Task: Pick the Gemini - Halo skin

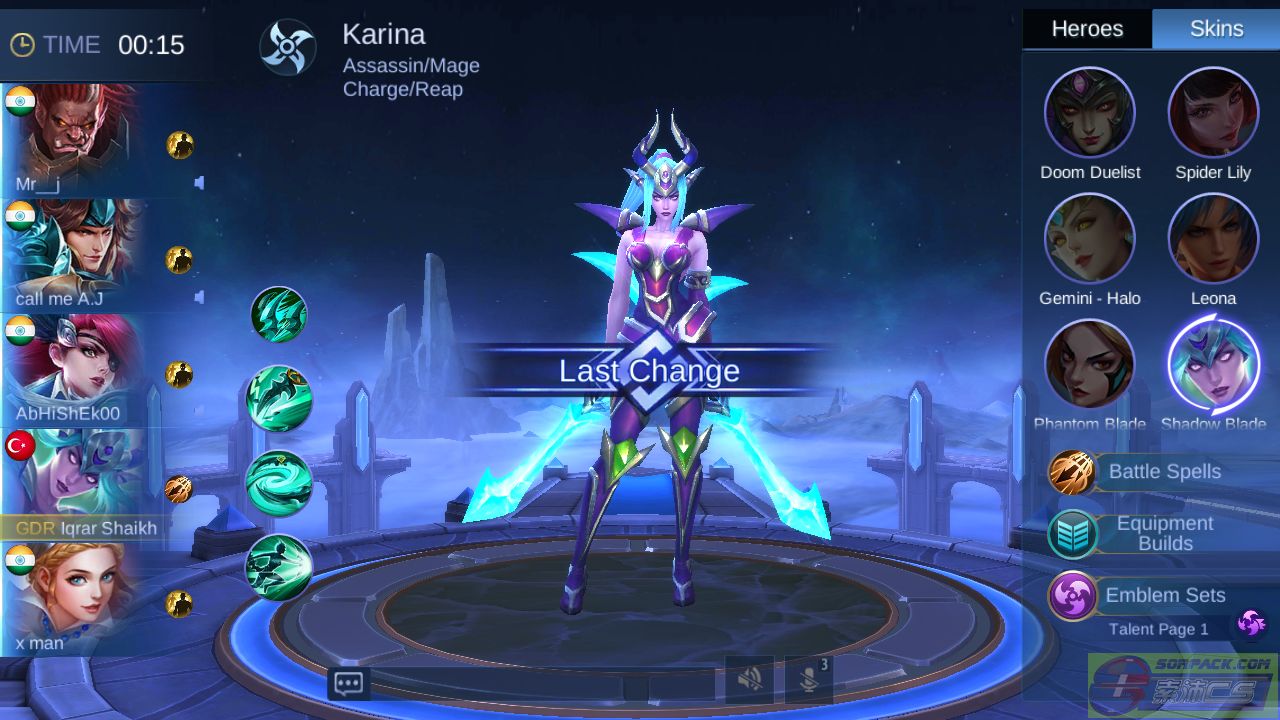Action: tap(1089, 239)
